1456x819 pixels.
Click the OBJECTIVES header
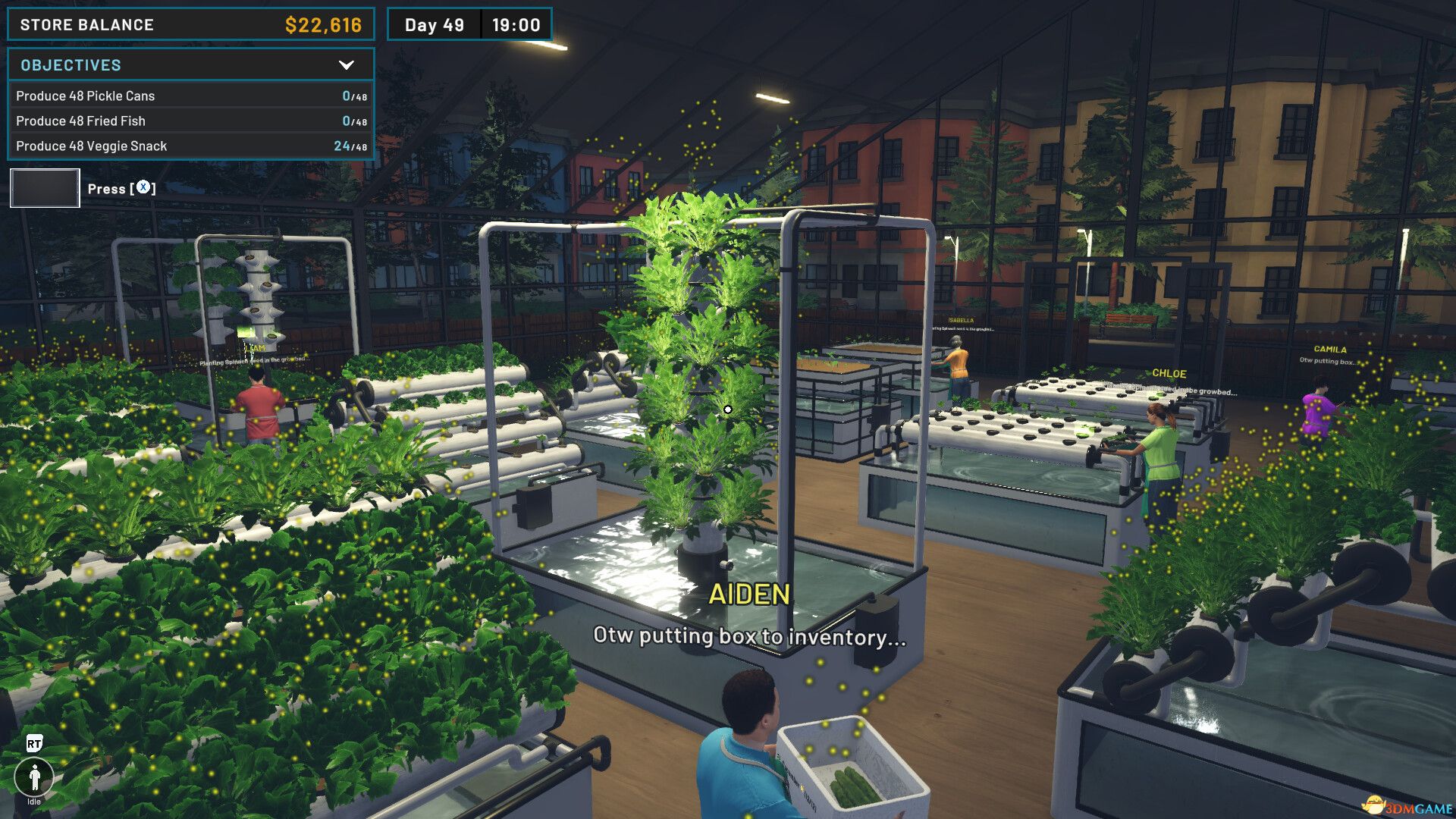(71, 64)
